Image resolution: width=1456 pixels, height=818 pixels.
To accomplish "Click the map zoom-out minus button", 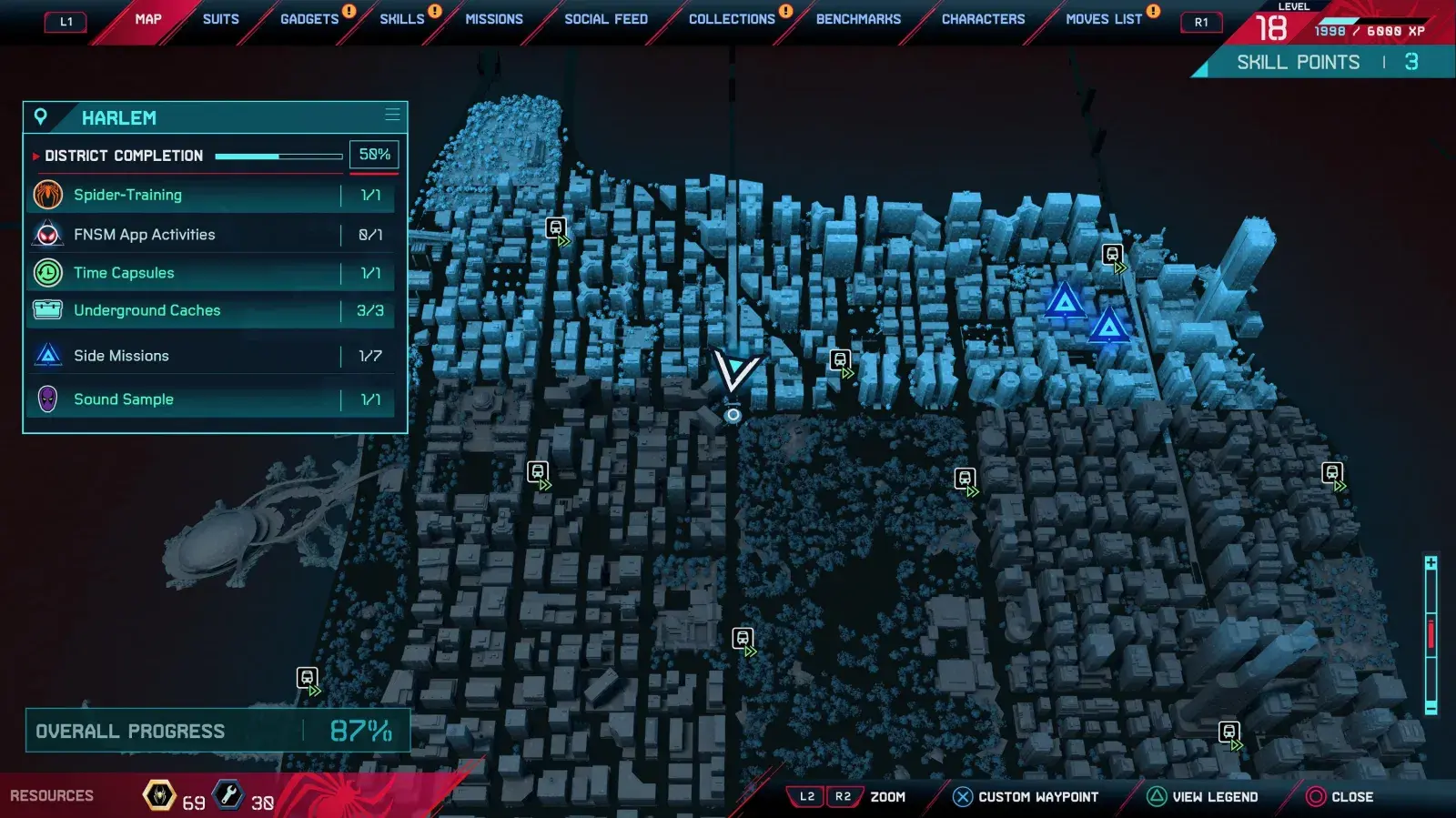I will pos(1431,708).
